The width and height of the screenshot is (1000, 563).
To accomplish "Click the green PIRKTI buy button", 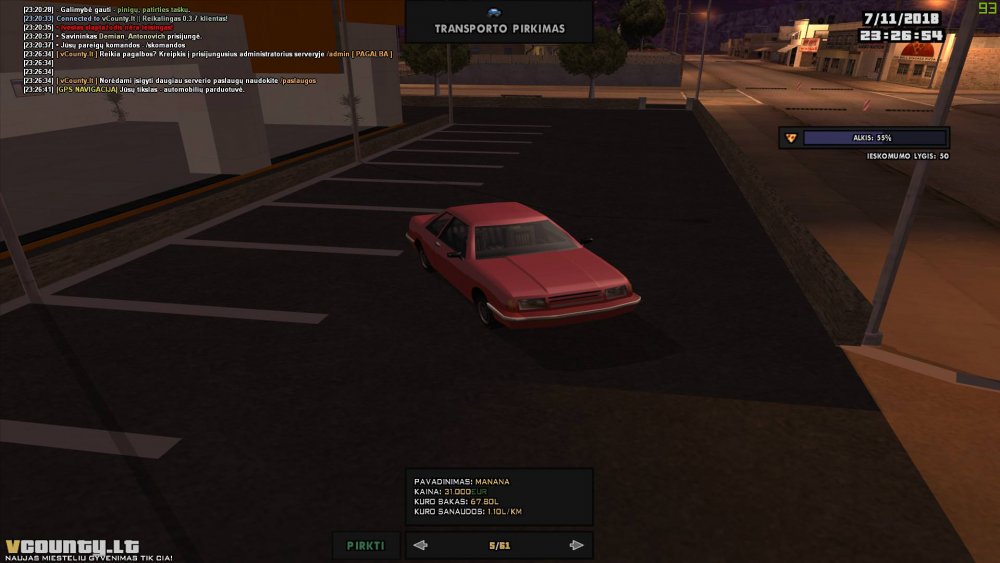I will coord(366,545).
